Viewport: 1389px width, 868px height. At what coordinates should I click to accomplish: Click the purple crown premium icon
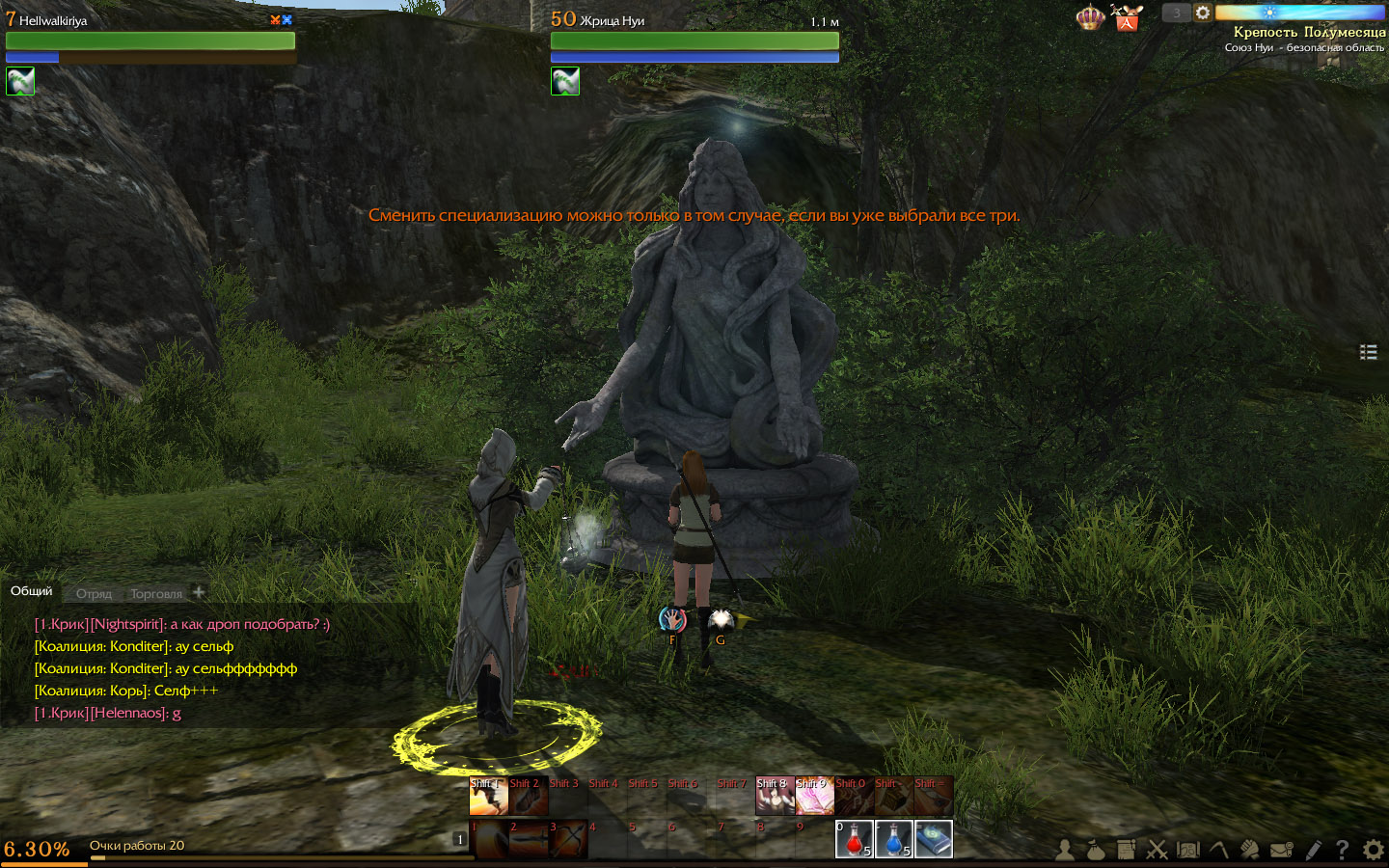click(x=1090, y=17)
